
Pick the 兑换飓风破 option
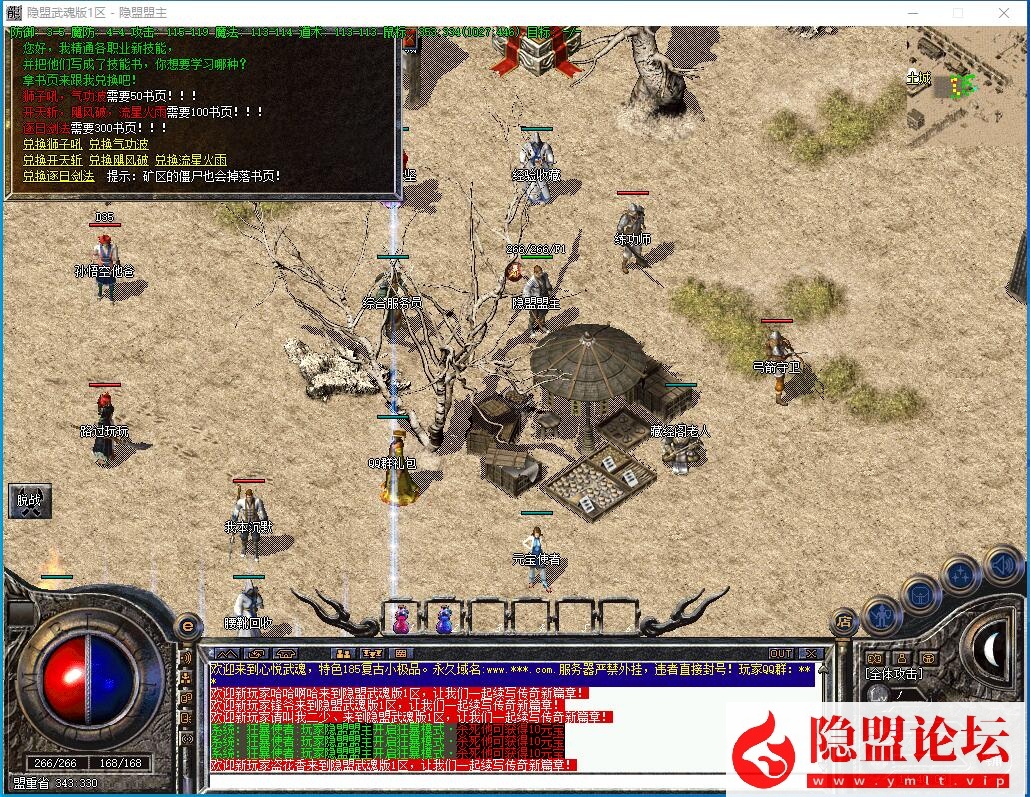pyautogui.click(x=119, y=160)
